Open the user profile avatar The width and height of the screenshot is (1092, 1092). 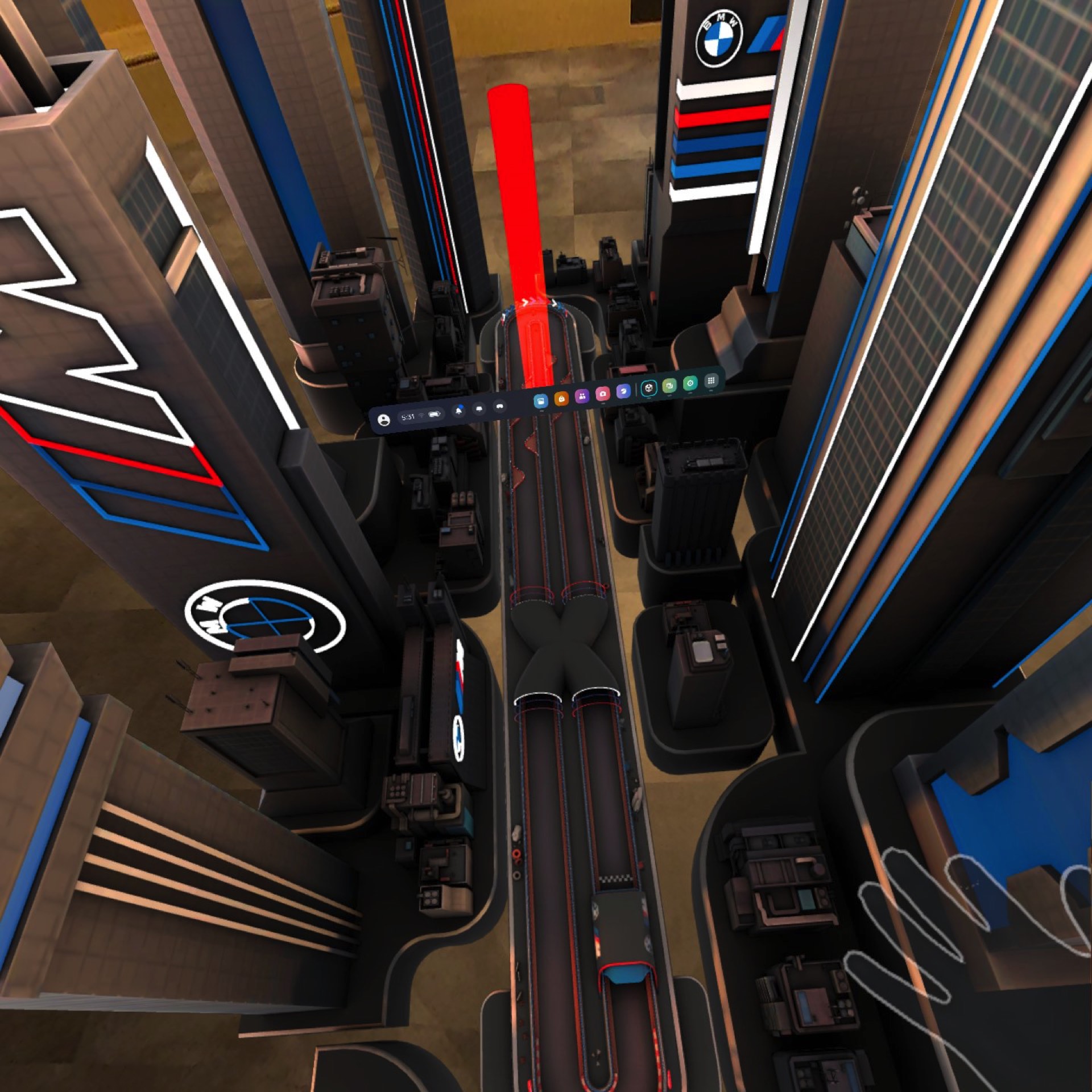384,420
